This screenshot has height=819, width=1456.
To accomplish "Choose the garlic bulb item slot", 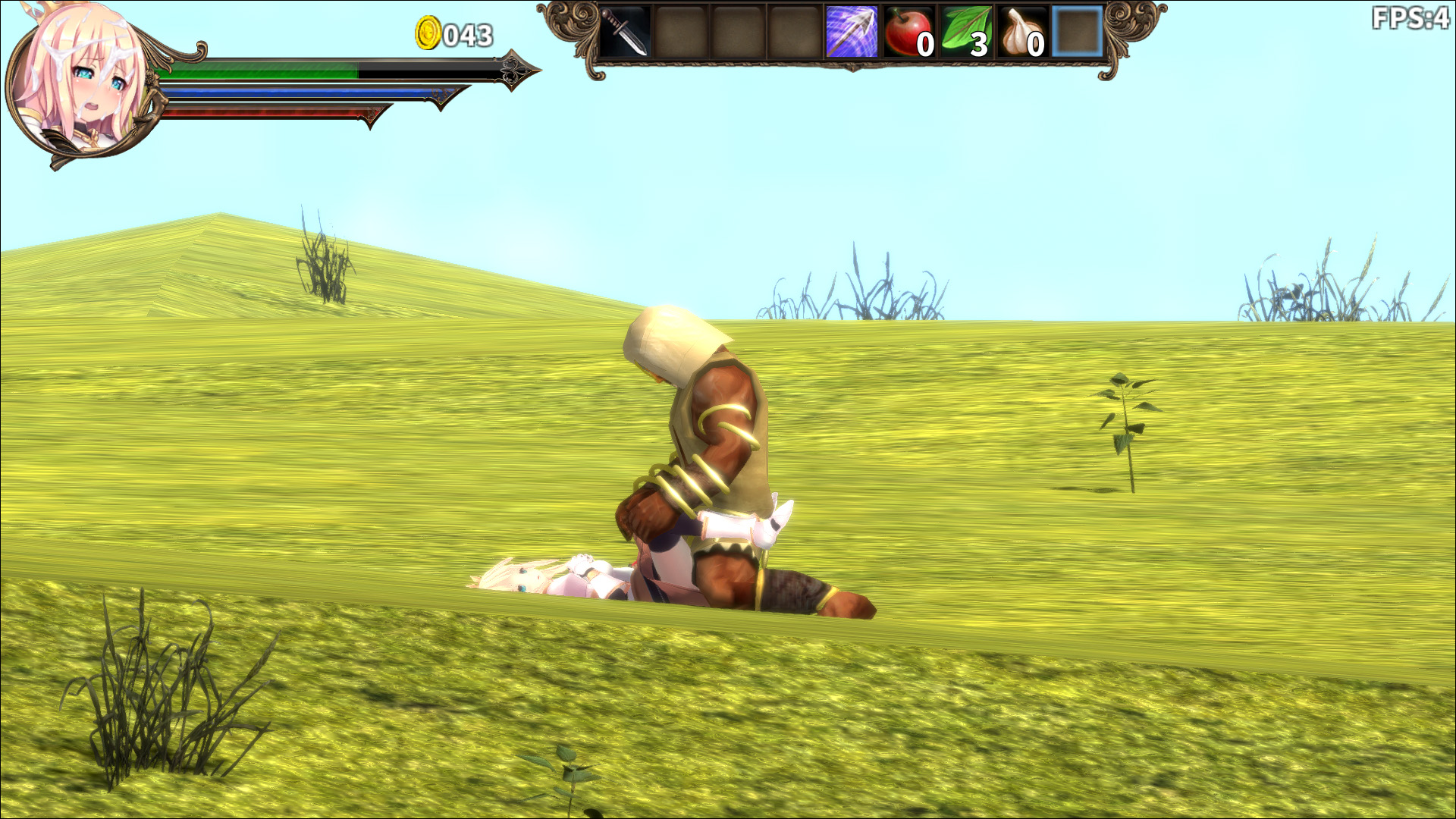I will pyautogui.click(x=1021, y=32).
